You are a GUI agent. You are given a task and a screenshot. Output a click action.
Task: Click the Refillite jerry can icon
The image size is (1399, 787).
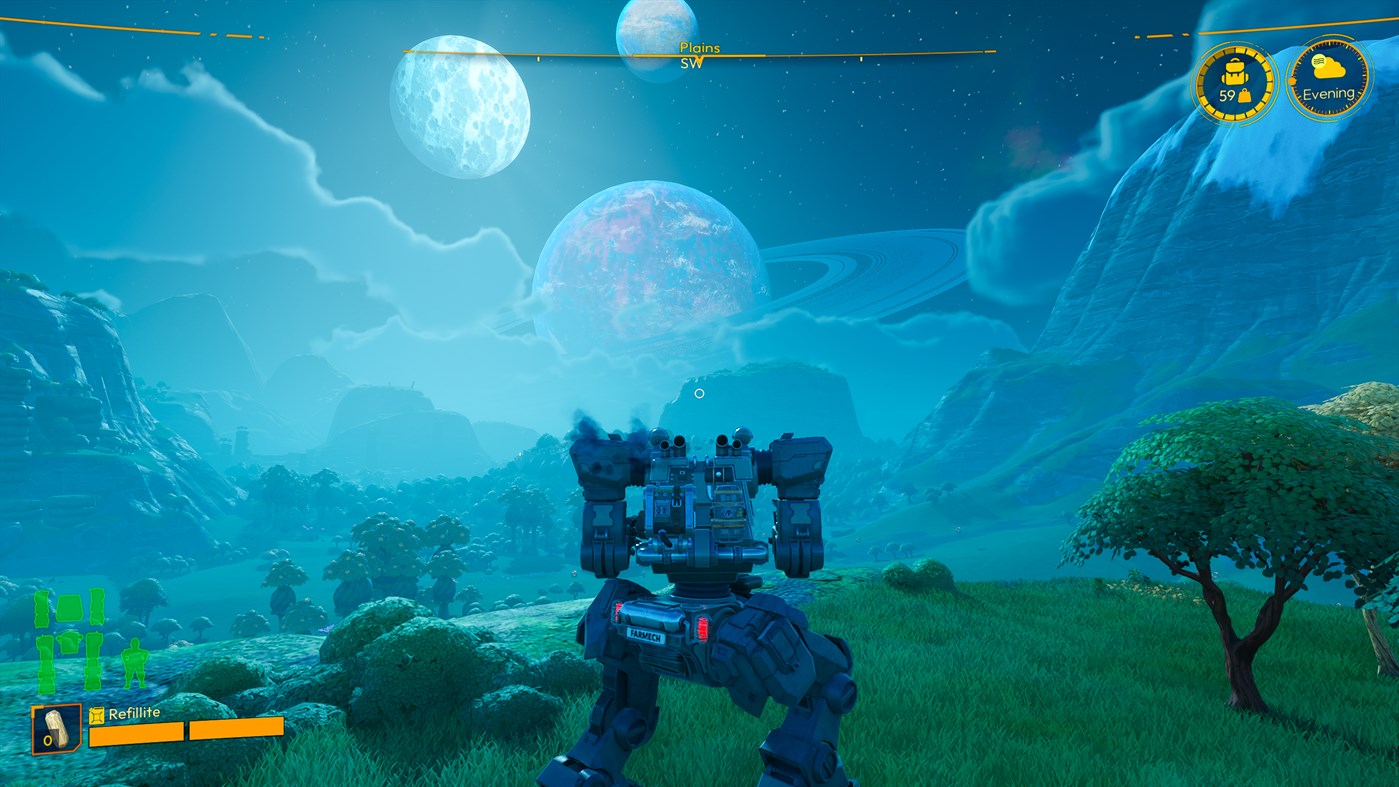tap(97, 715)
